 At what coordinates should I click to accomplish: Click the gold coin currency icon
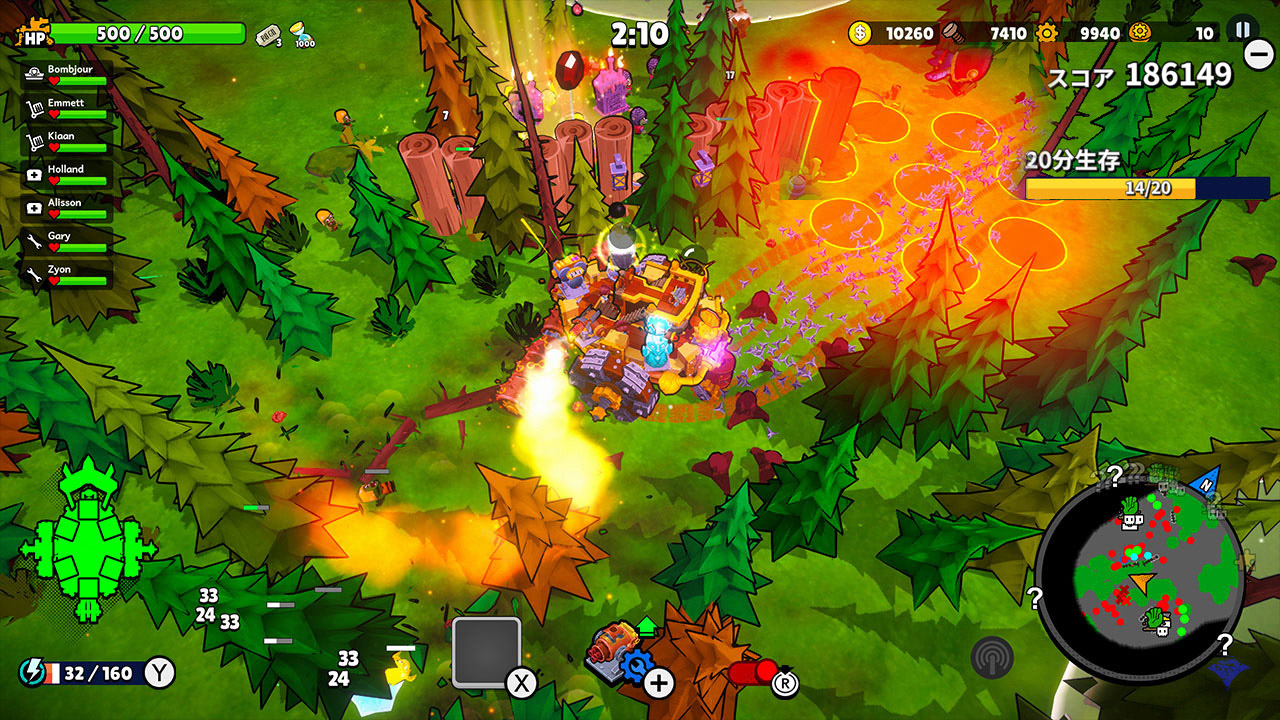point(860,33)
